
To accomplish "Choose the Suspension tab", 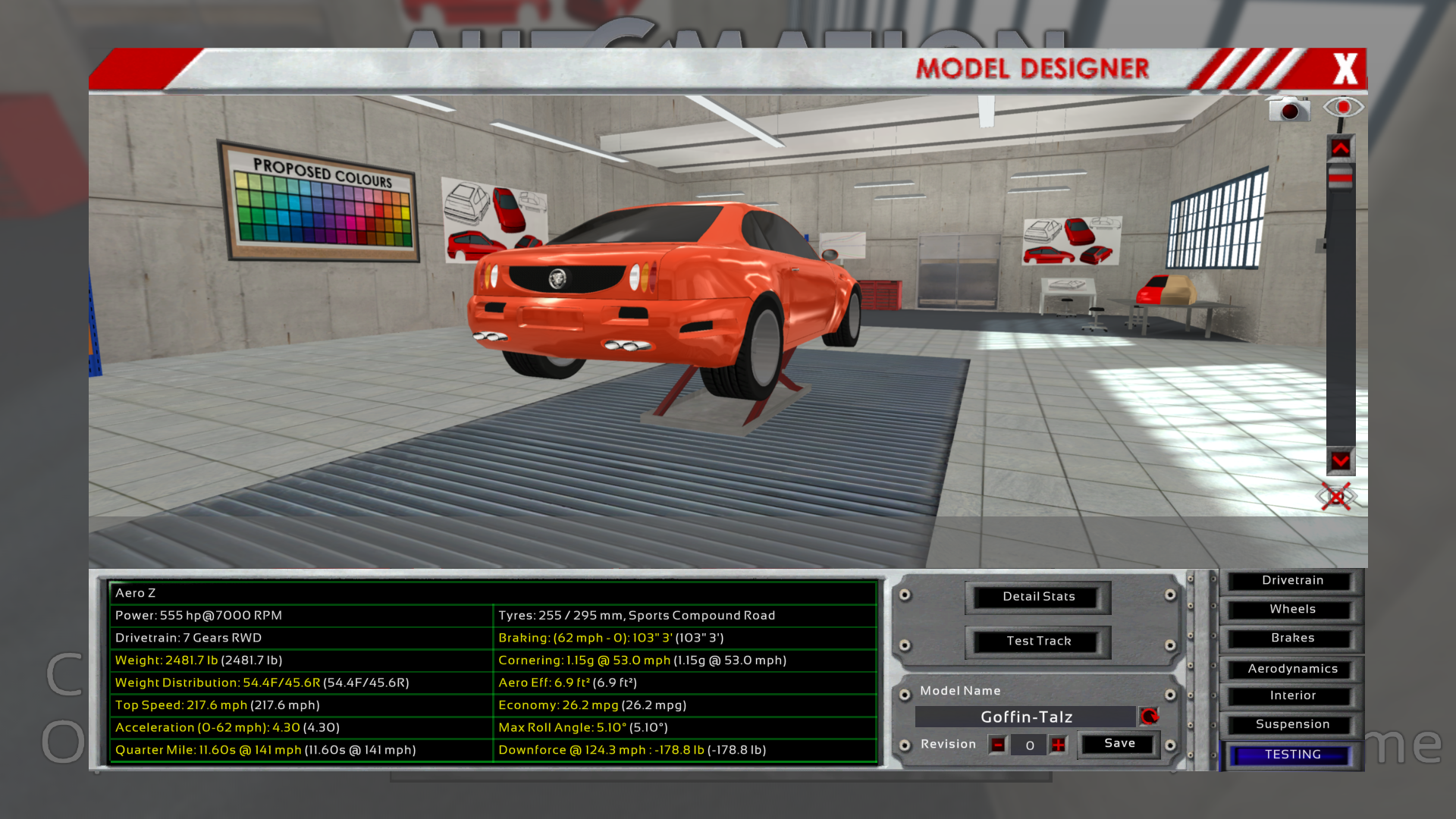I will coord(1292,725).
